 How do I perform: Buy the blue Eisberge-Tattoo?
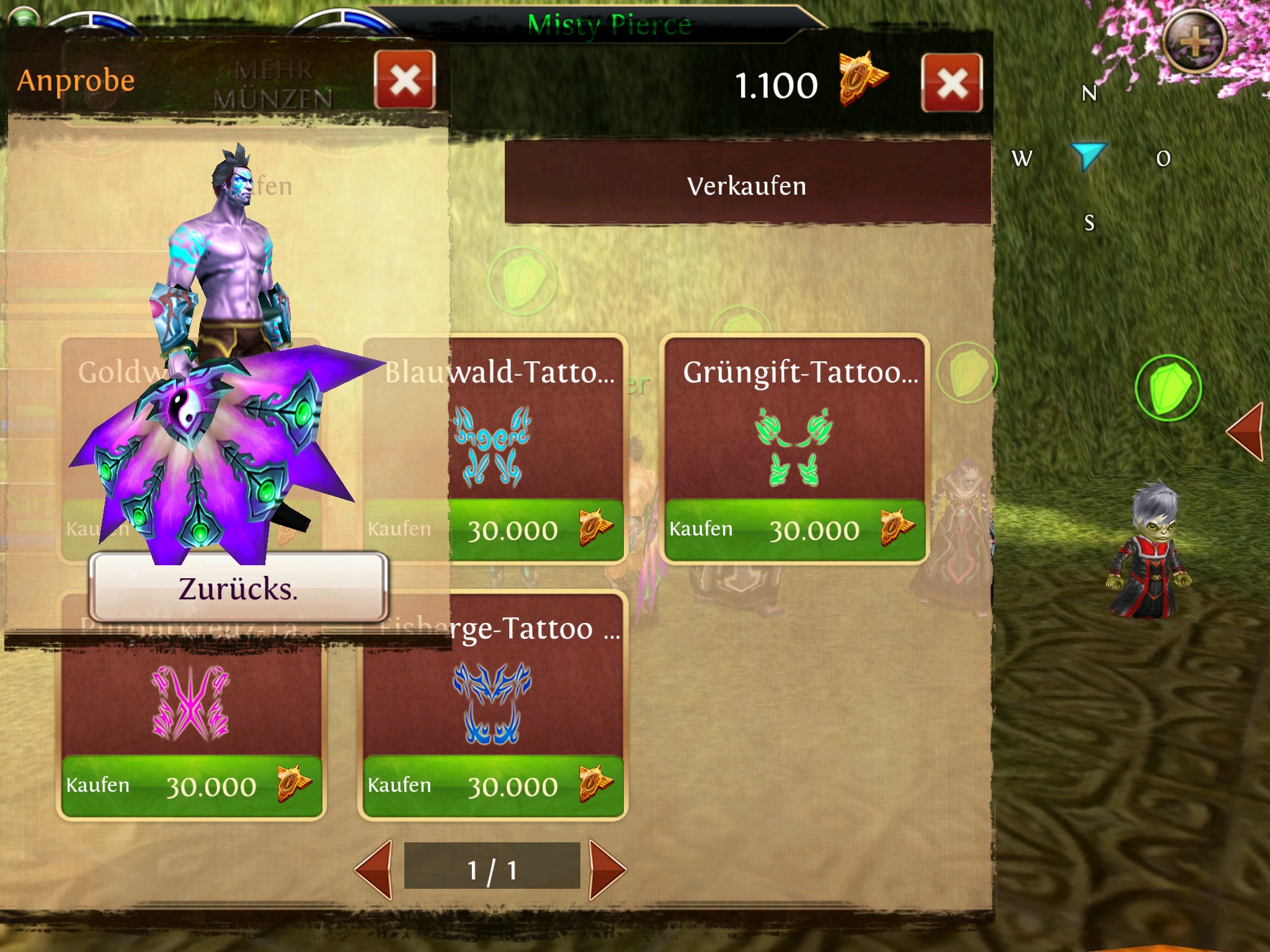(x=493, y=786)
